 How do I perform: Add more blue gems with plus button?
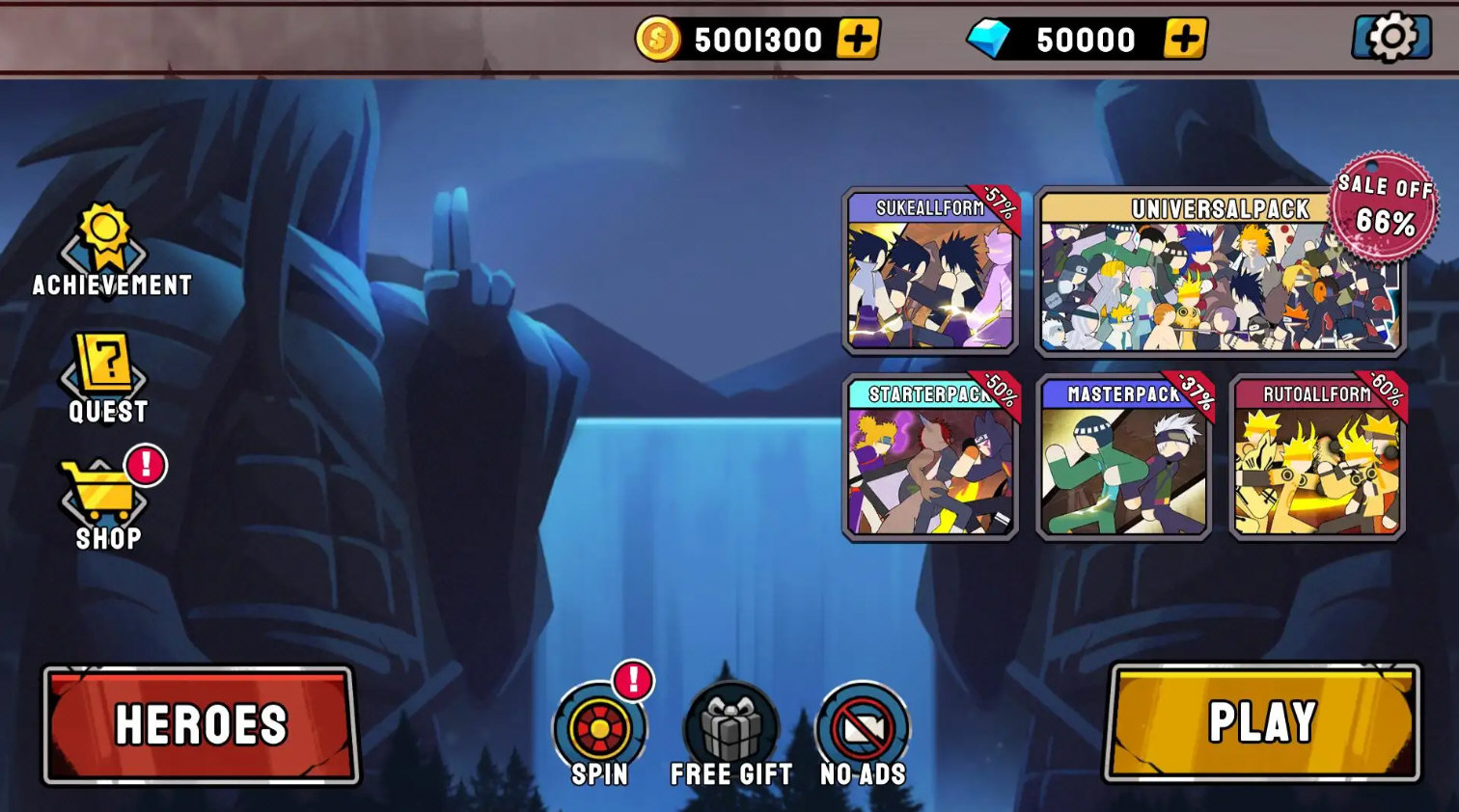[x=1184, y=40]
